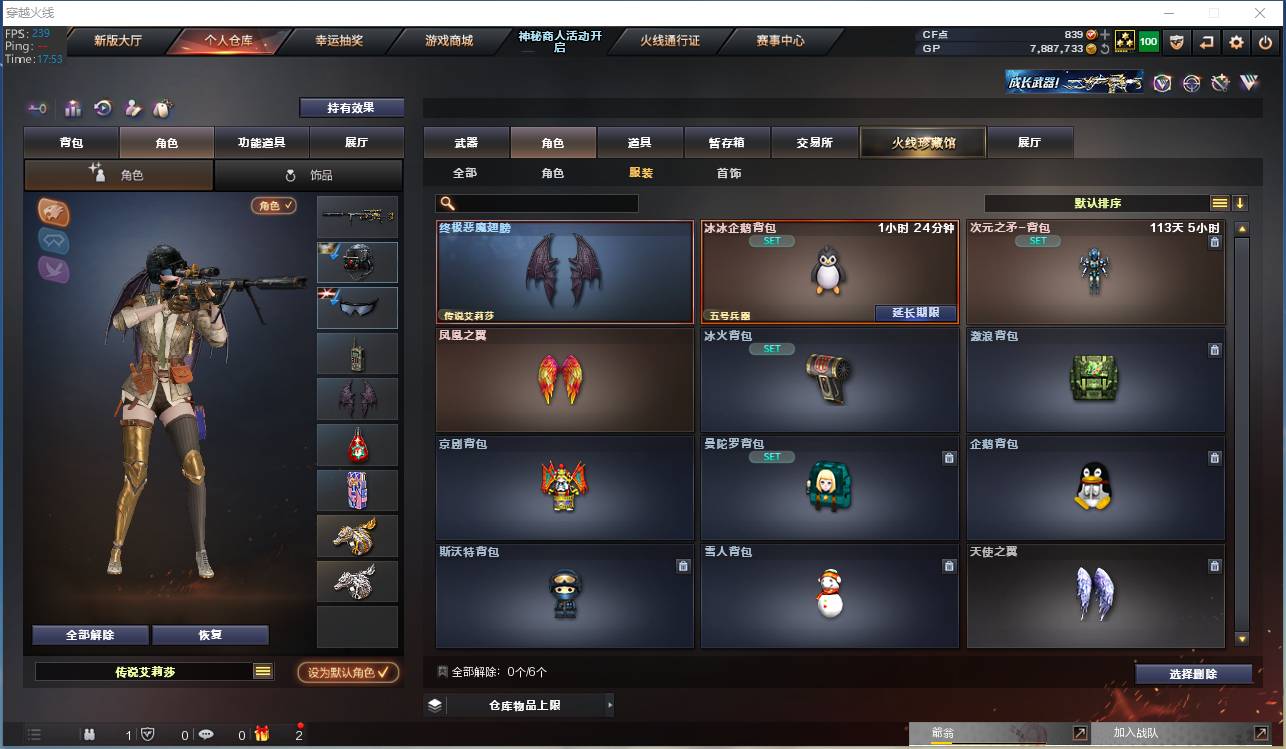
Task: Open the stats bar-chart icon above the character
Action: click(72, 107)
